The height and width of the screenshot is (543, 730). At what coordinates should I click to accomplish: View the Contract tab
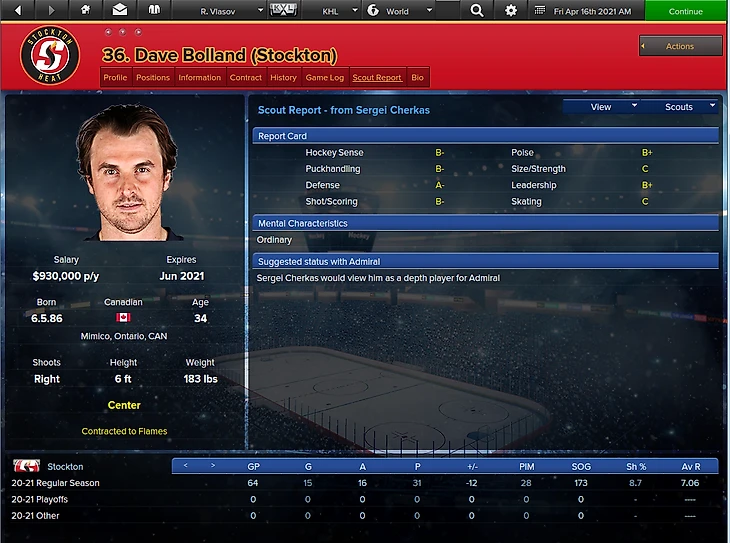(245, 77)
